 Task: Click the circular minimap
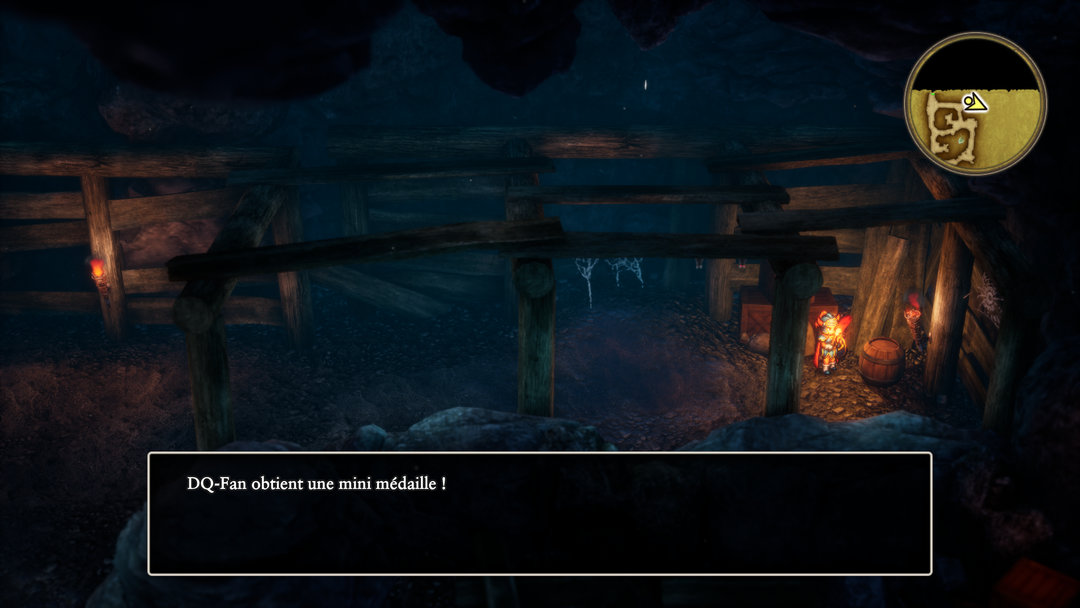click(974, 104)
